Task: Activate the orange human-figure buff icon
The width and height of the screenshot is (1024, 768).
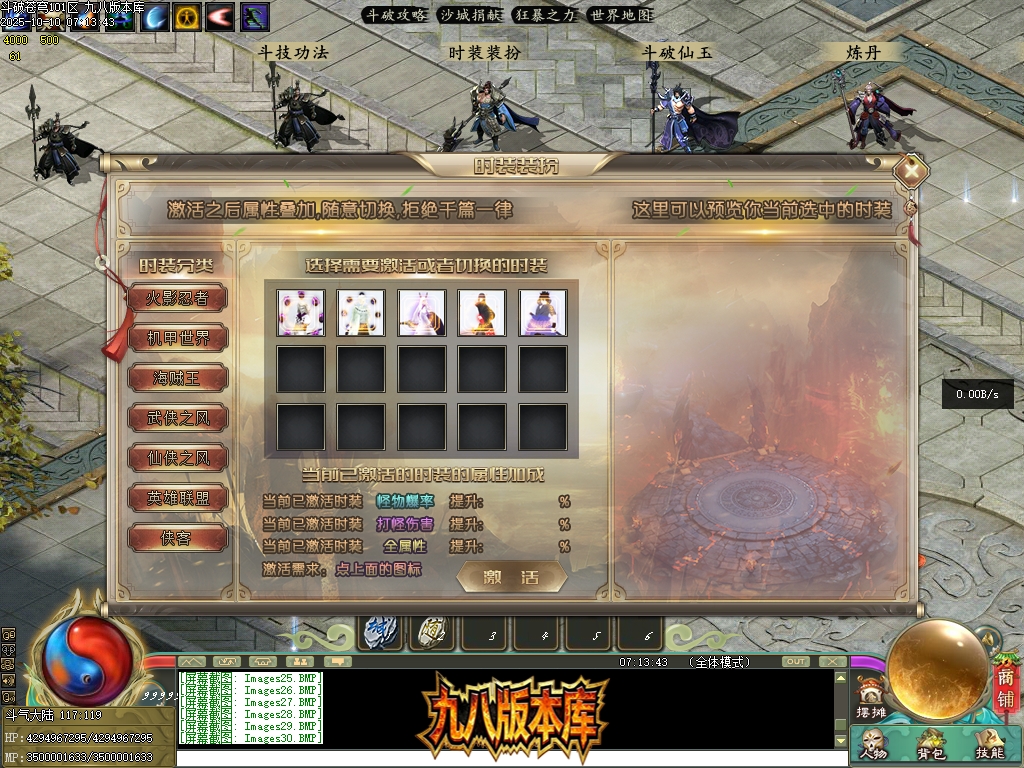Action: click(187, 16)
